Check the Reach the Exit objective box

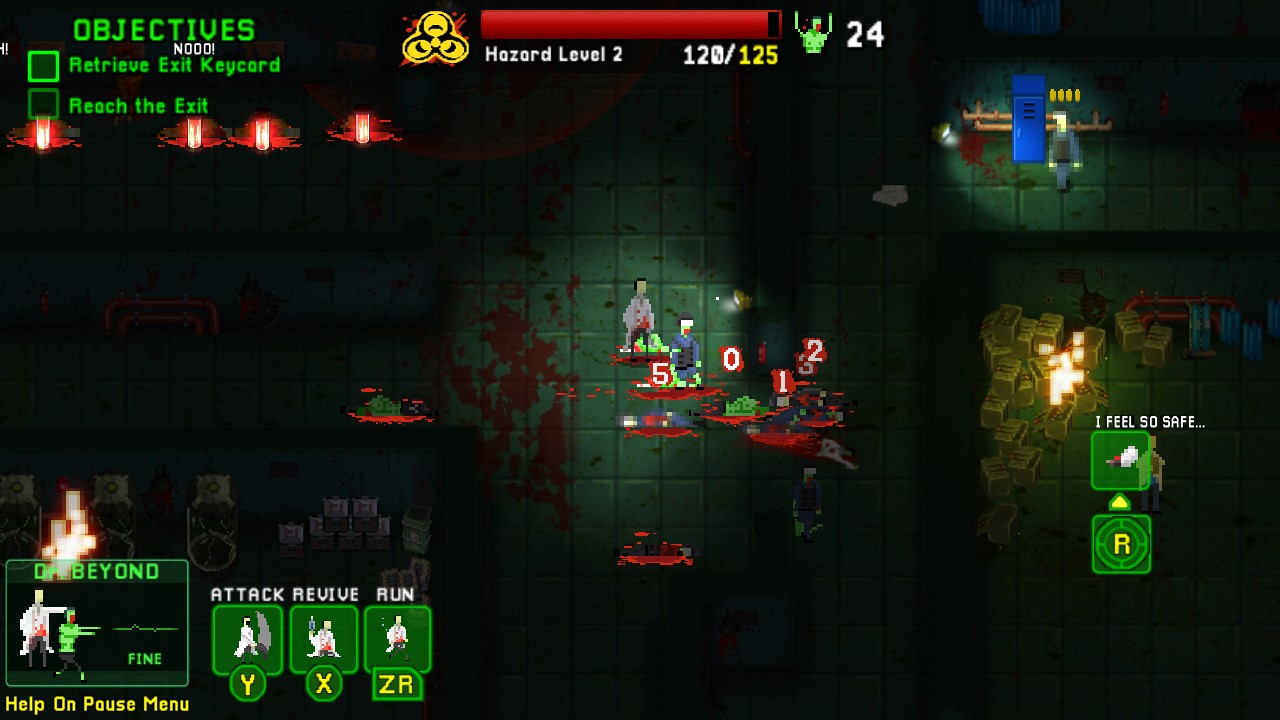[44, 105]
